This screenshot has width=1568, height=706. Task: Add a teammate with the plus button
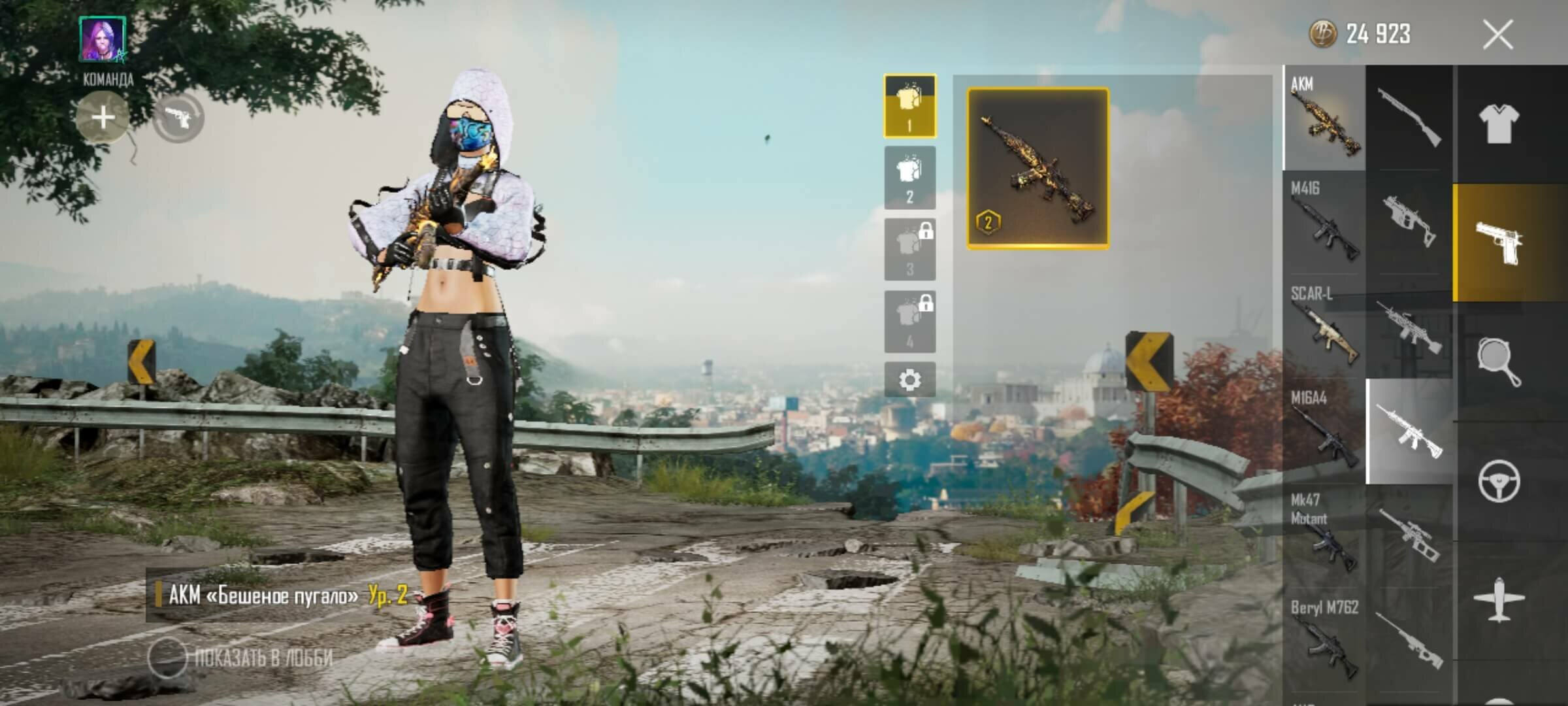point(103,118)
